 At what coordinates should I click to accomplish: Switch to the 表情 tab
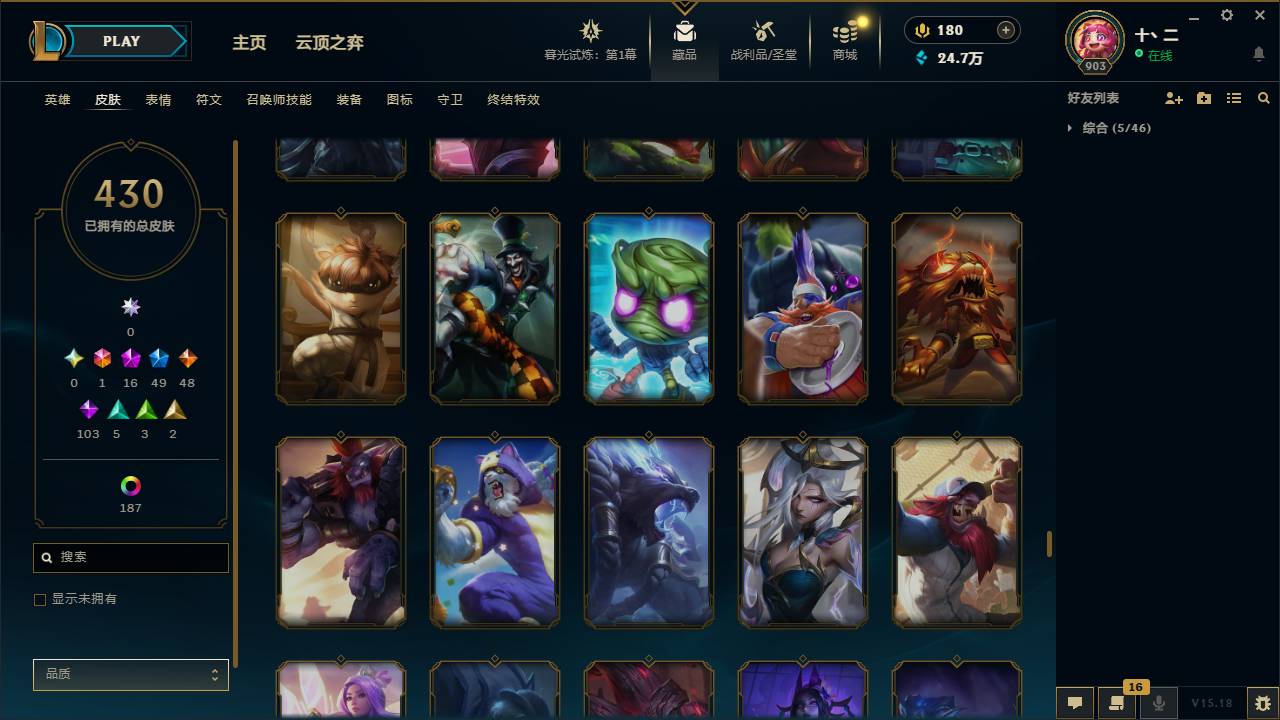(x=158, y=100)
